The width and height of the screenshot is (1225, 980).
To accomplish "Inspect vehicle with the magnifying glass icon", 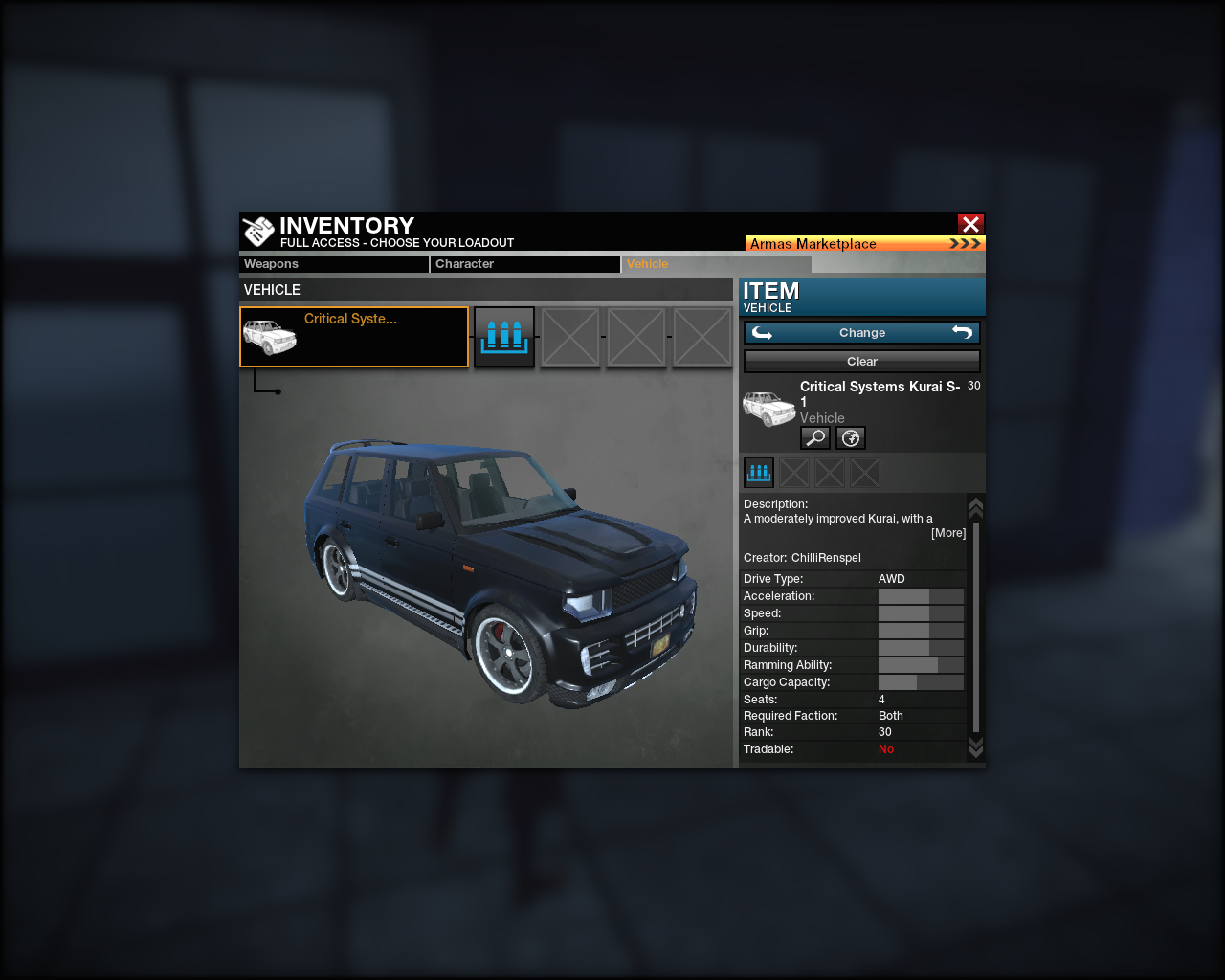I will tap(814, 438).
